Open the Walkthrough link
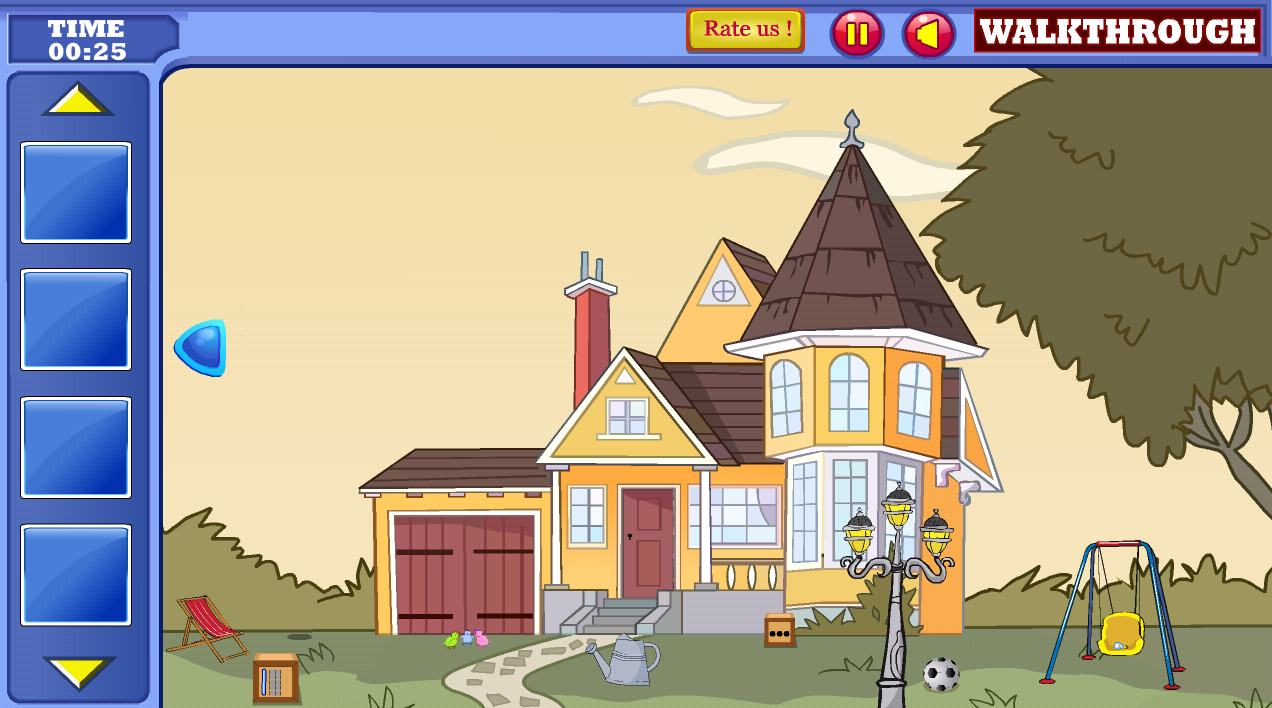This screenshot has width=1272, height=708. point(1117,31)
